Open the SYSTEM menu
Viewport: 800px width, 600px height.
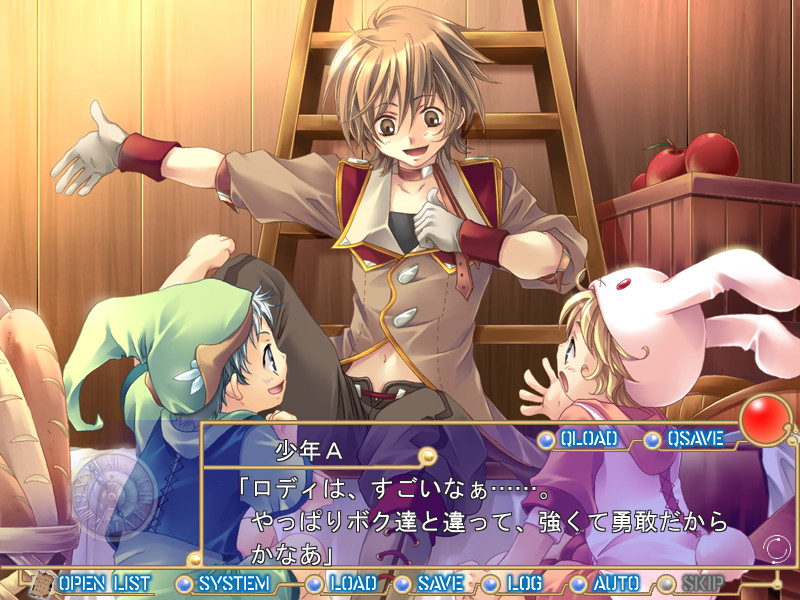[x=233, y=583]
